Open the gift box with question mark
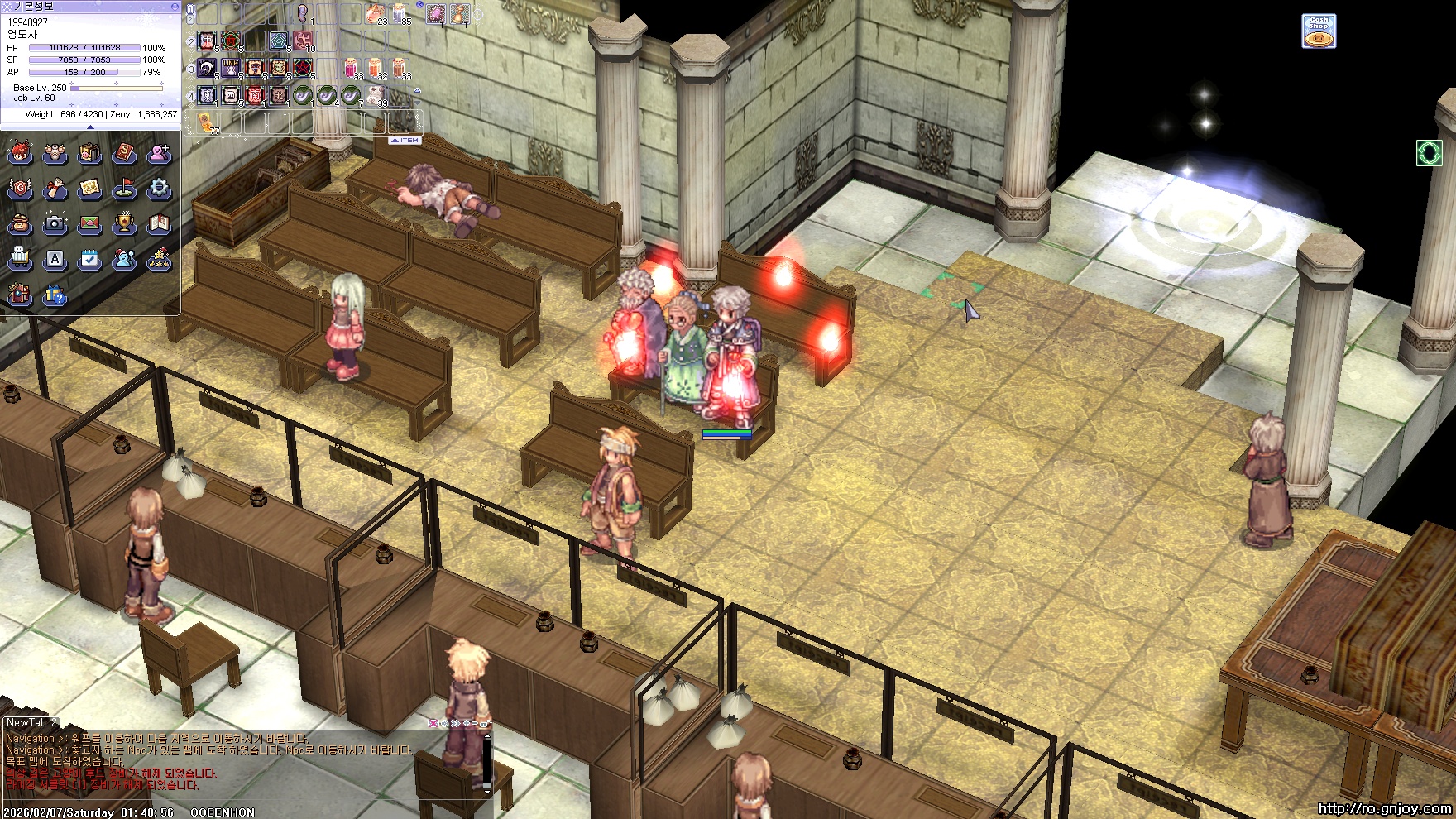 click(x=55, y=295)
